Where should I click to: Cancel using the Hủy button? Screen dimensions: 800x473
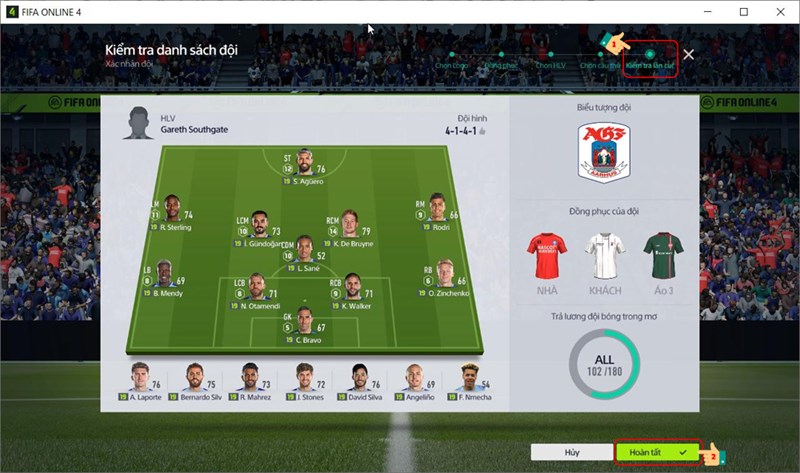click(571, 452)
